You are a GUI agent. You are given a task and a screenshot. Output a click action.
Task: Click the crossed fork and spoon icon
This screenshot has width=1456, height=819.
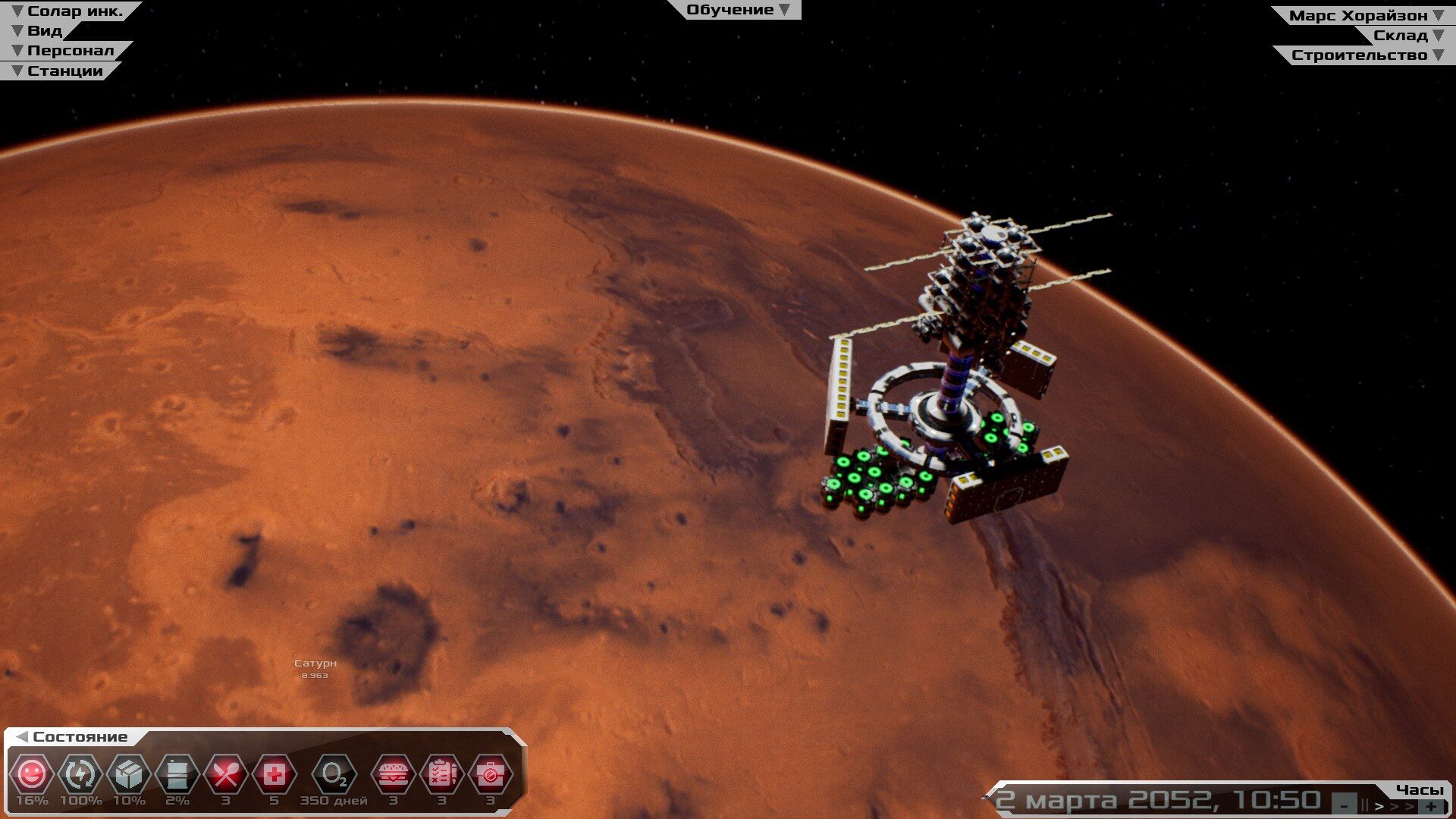tap(226, 775)
